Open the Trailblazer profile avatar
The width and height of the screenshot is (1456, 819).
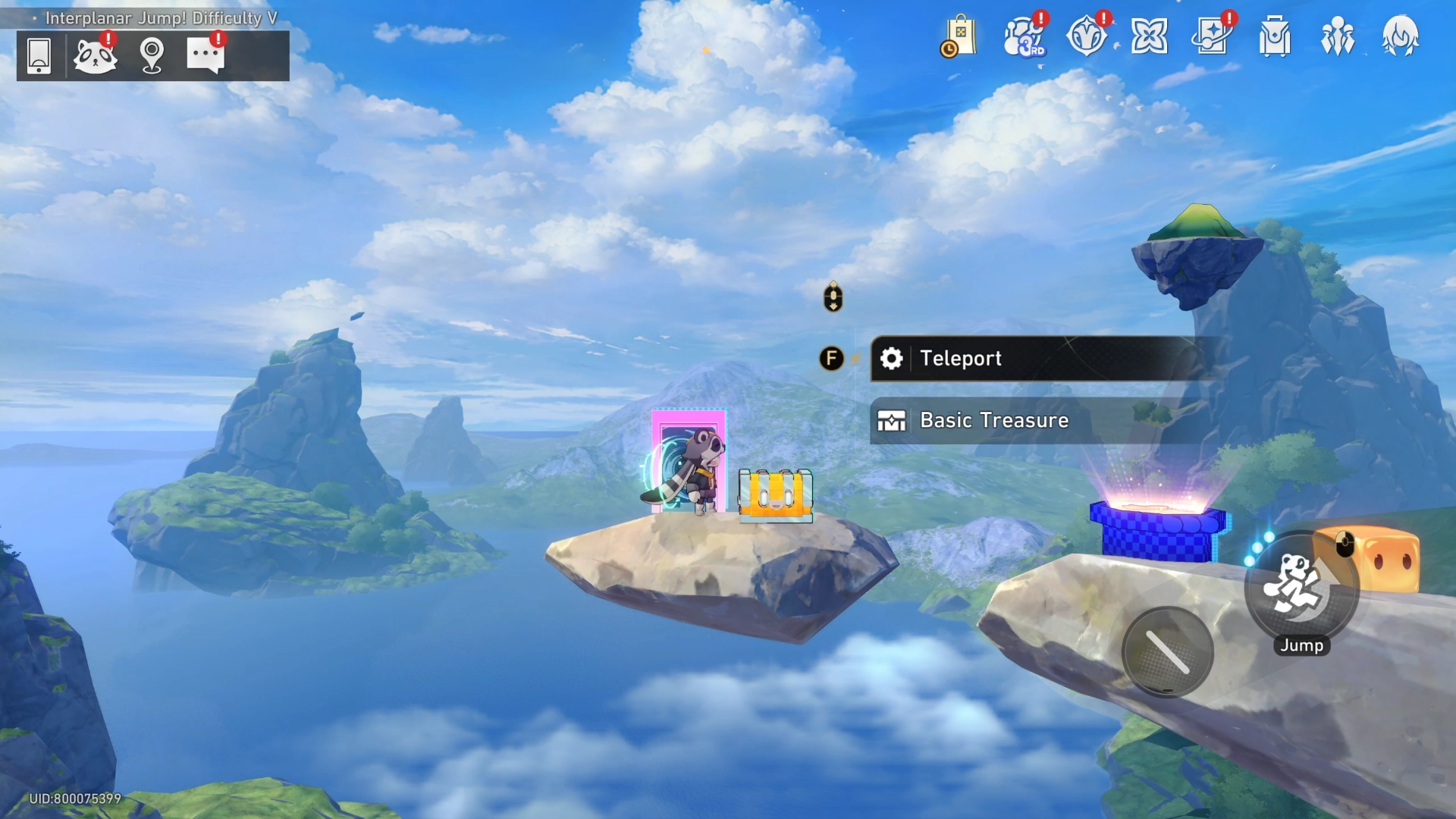(1400, 36)
